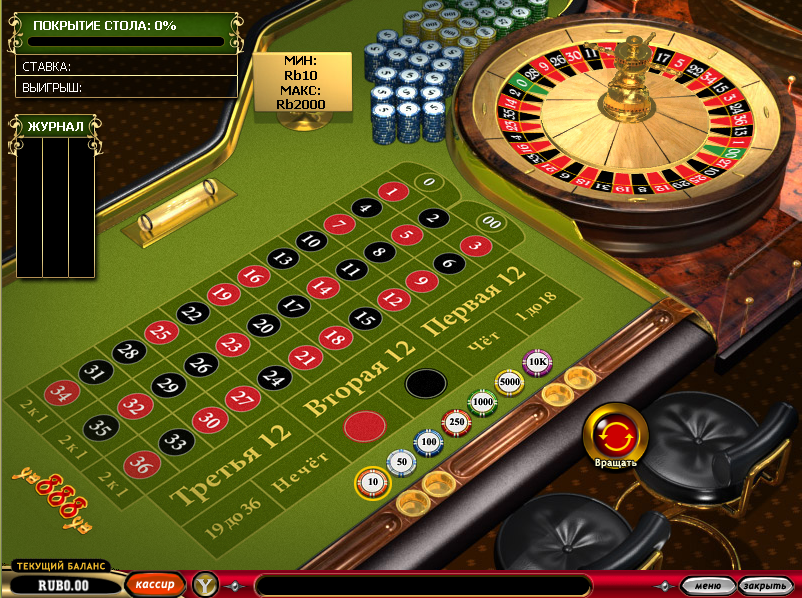Close the game with закрыть
The width and height of the screenshot is (802, 598).
pyautogui.click(x=765, y=586)
